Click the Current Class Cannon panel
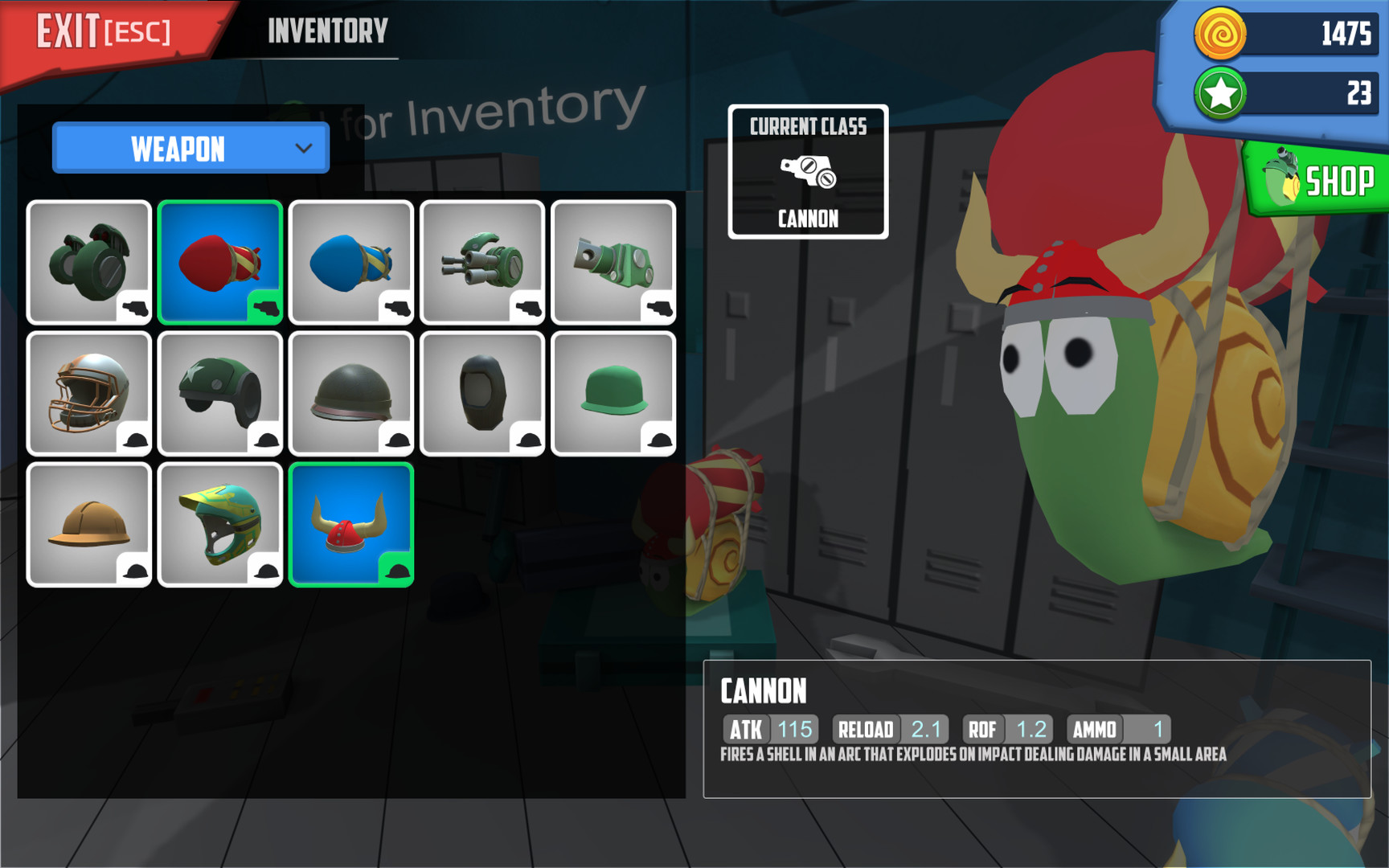The image size is (1389, 868). (x=808, y=171)
